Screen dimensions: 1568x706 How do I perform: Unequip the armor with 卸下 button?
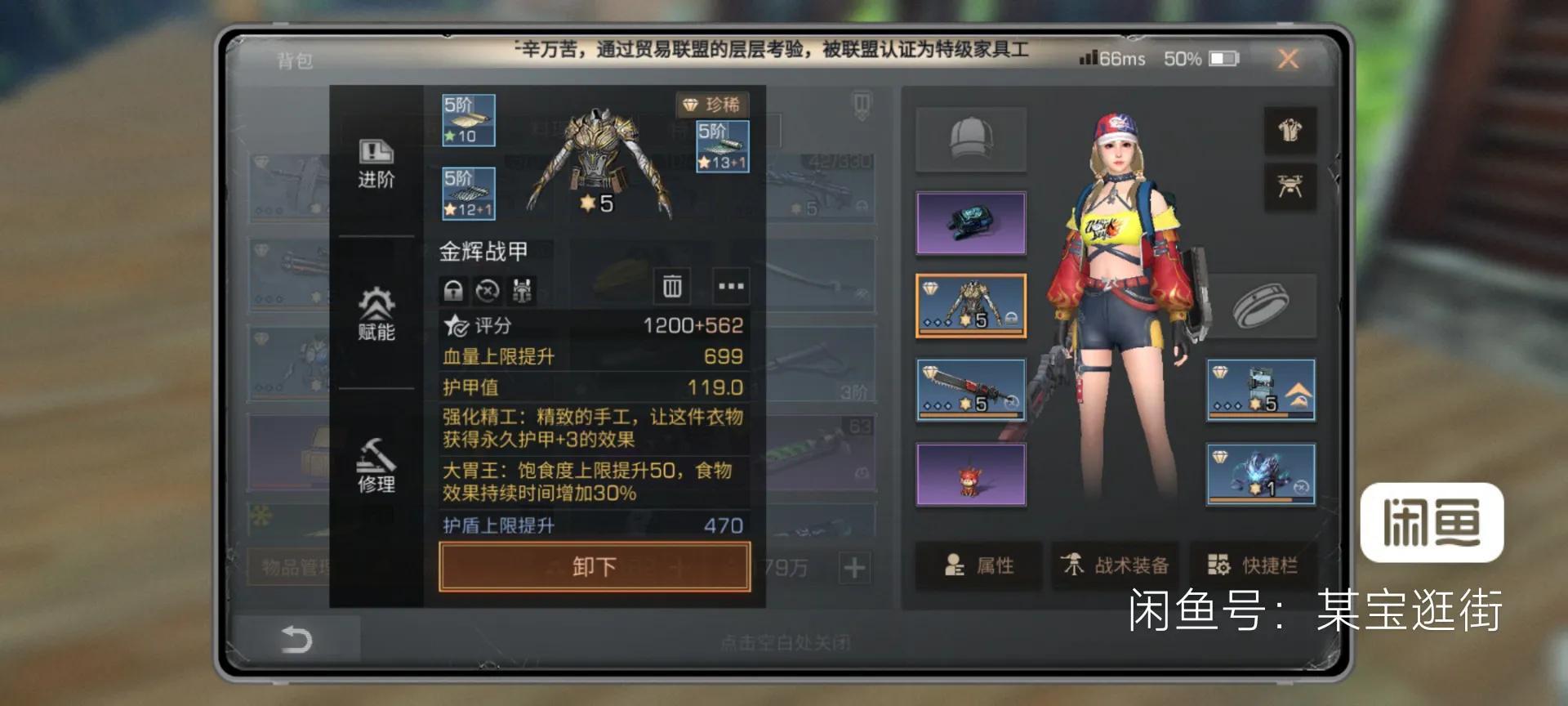594,566
